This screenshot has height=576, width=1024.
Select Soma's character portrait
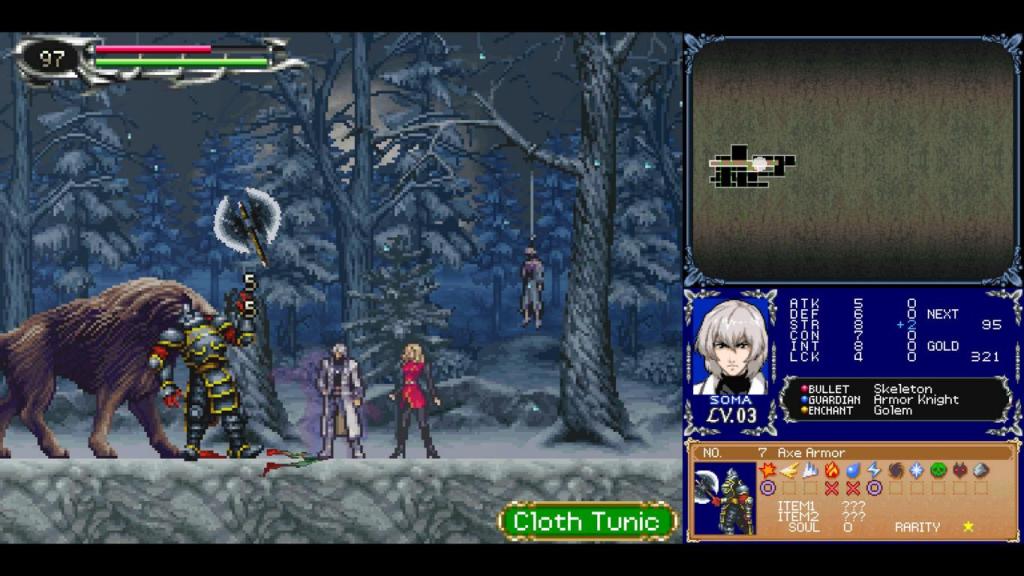click(x=734, y=346)
